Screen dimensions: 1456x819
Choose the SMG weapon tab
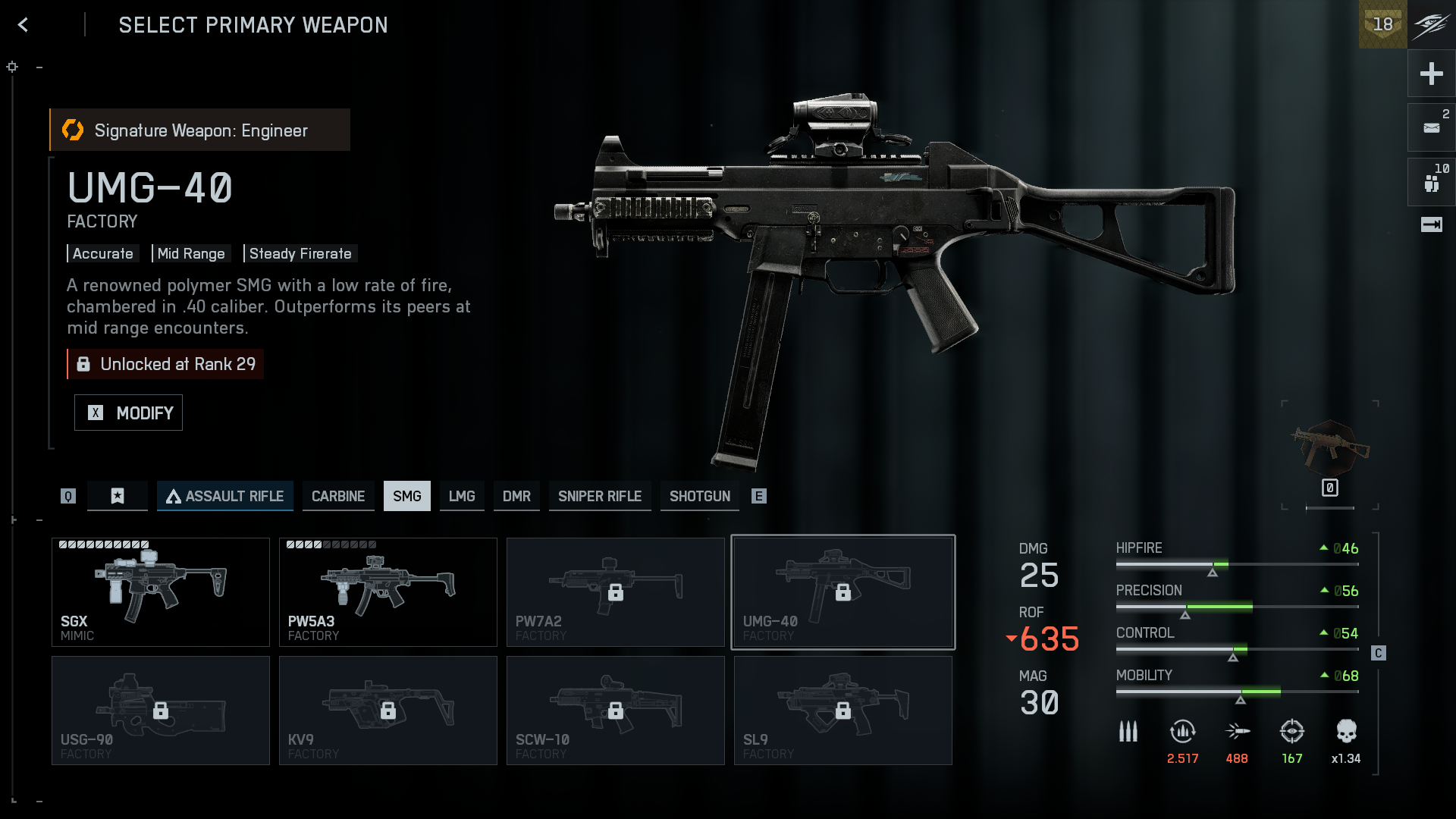coord(406,496)
